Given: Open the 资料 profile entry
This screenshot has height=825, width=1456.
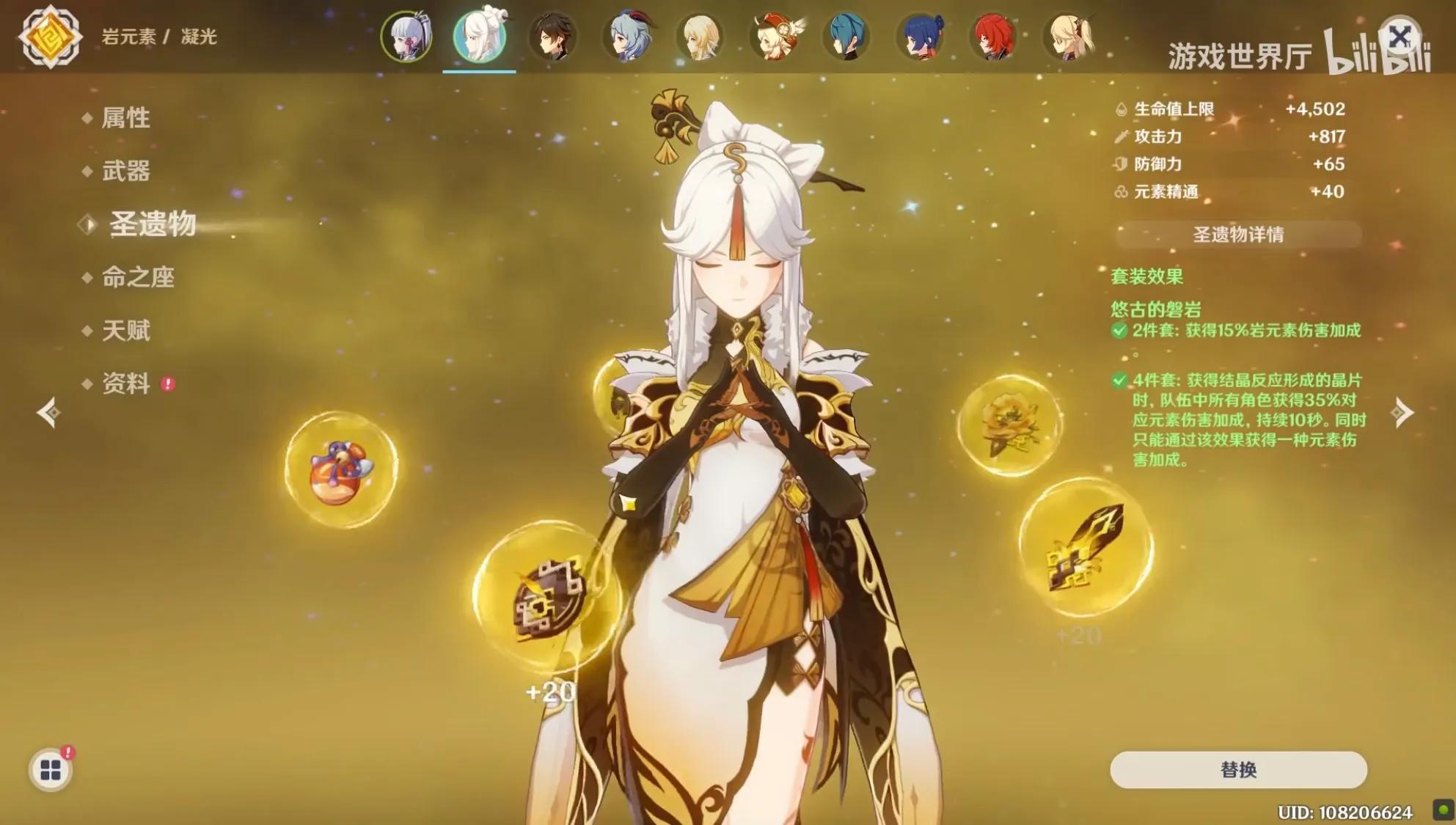Looking at the screenshot, I should click(x=125, y=383).
